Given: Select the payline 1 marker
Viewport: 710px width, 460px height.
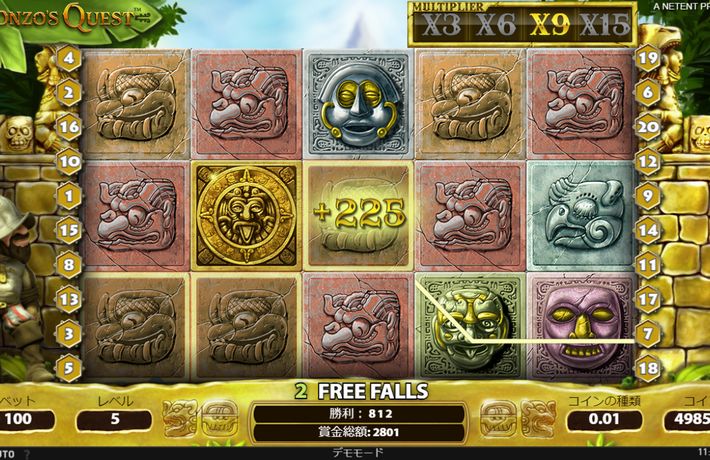Looking at the screenshot, I should (x=69, y=196).
